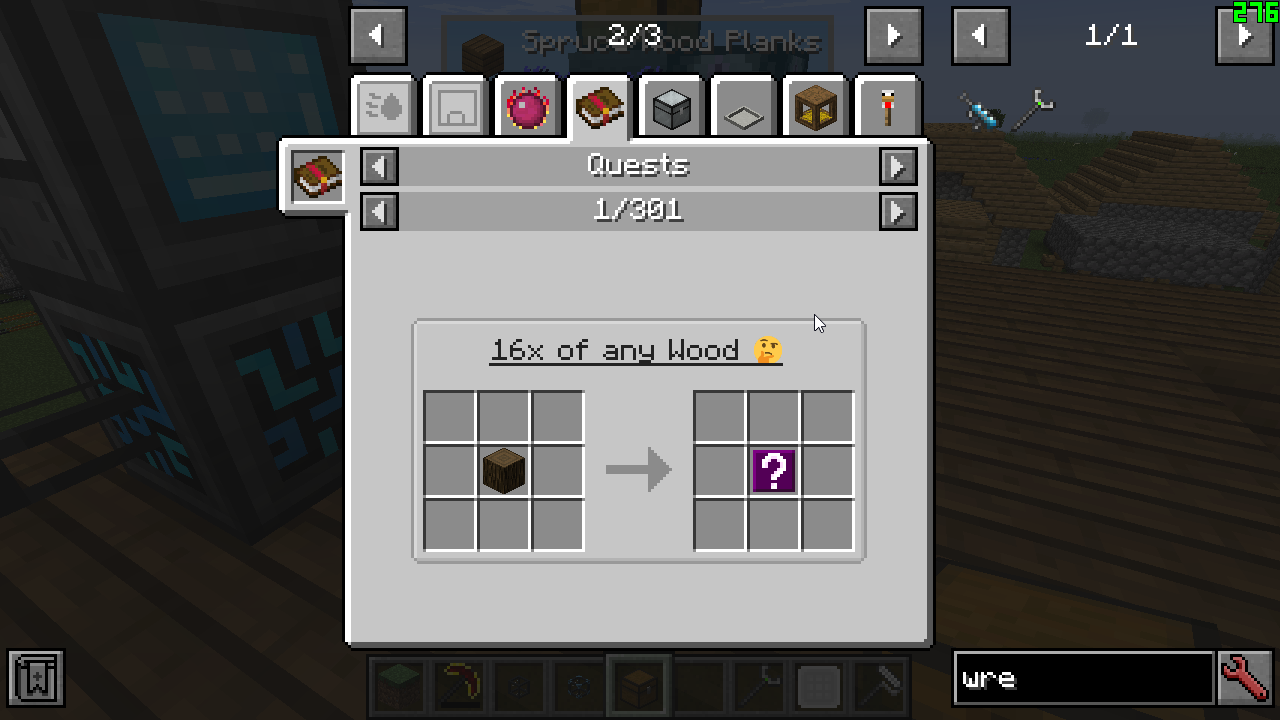The height and width of the screenshot is (720, 1280).
Task: Click the purple question mark output slot
Action: [x=774, y=470]
